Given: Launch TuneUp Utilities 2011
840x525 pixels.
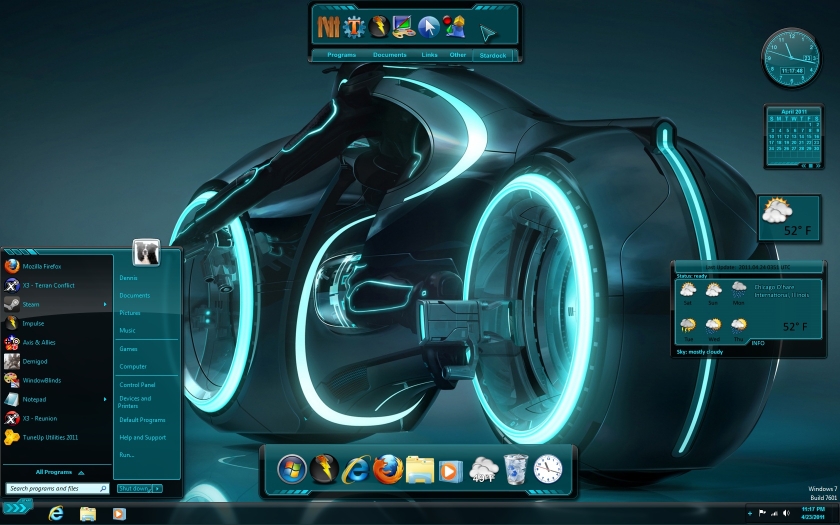Looking at the screenshot, I should click(50, 437).
